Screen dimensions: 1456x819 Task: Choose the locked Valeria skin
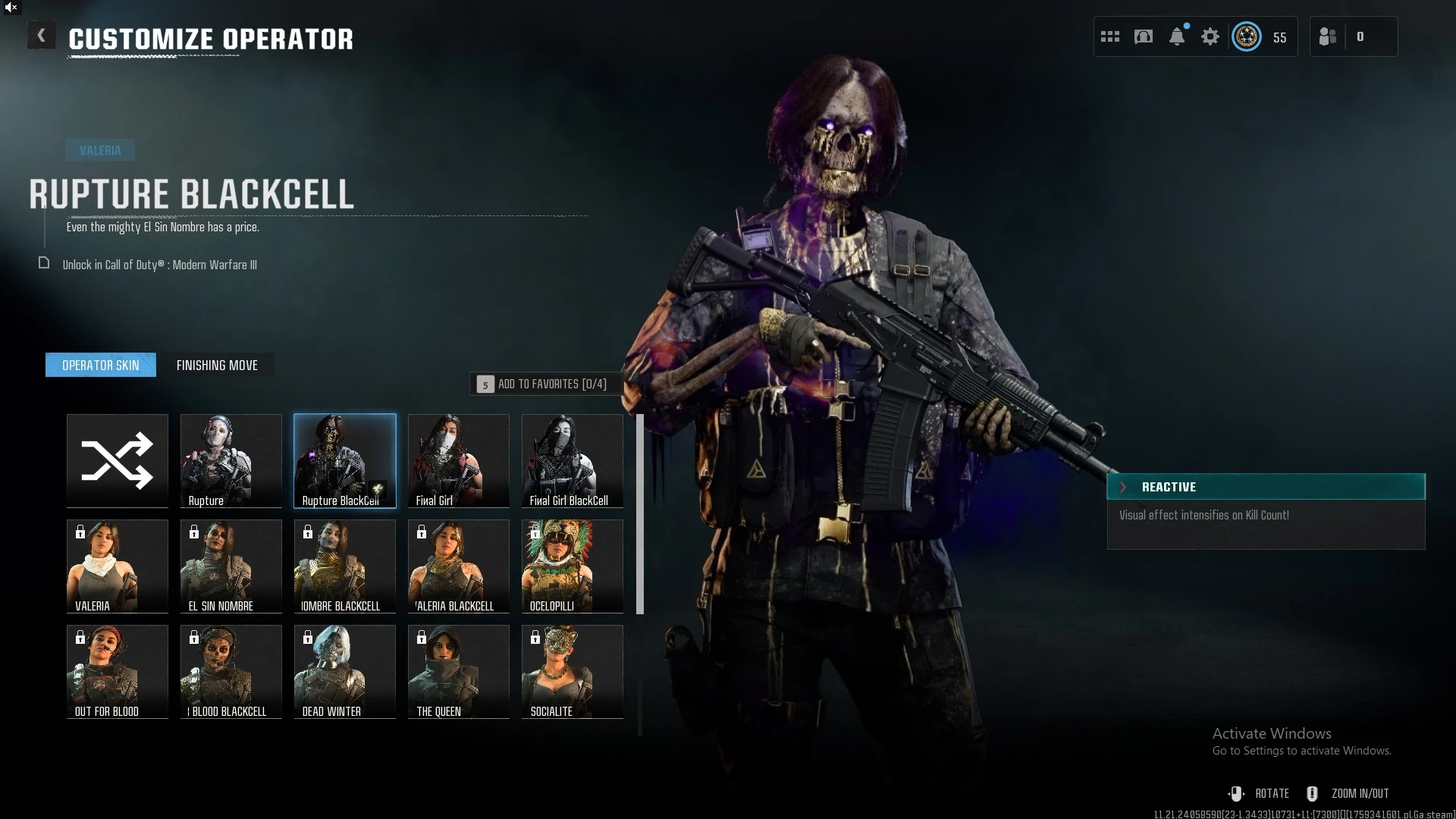point(118,566)
